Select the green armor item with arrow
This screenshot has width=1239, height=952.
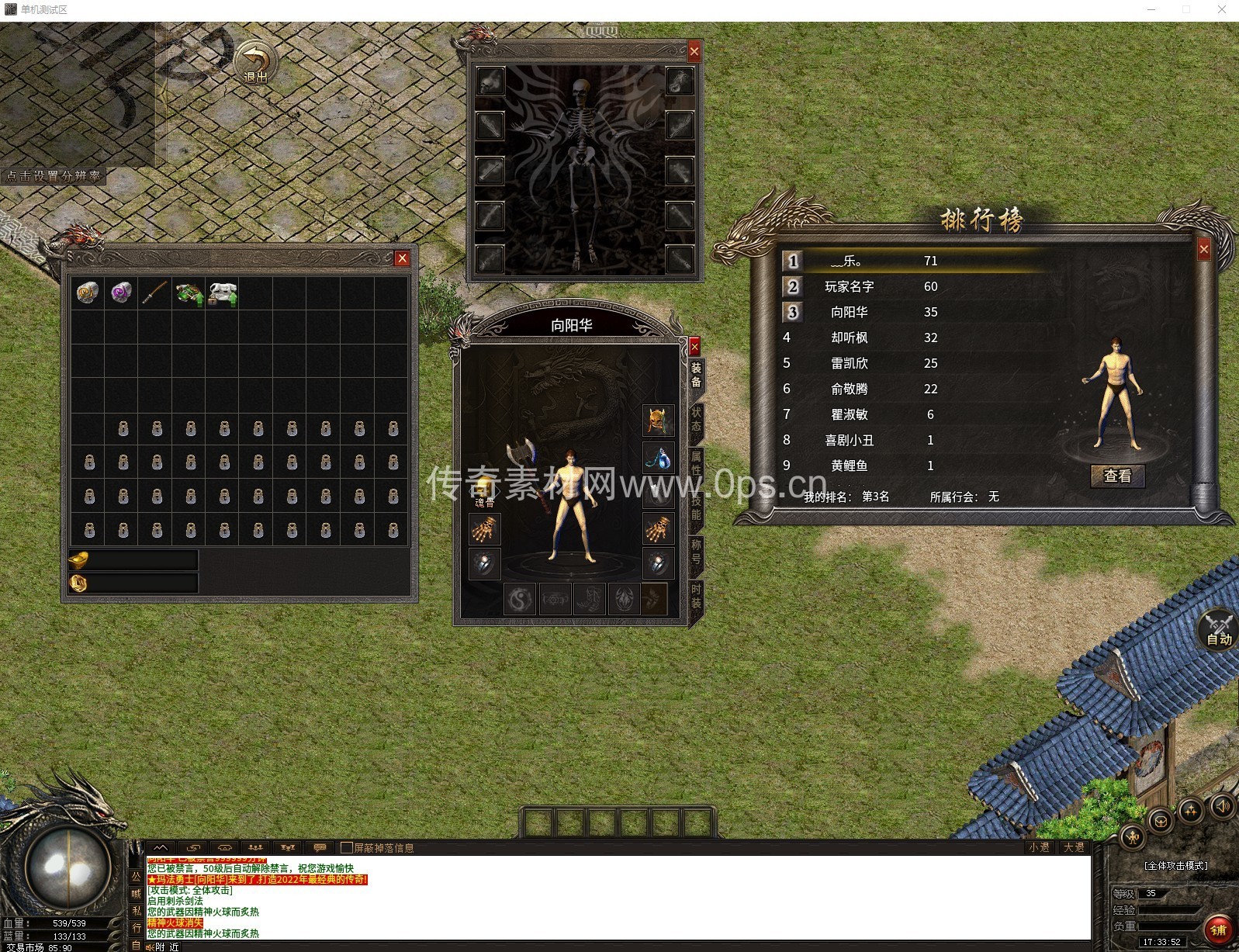189,294
